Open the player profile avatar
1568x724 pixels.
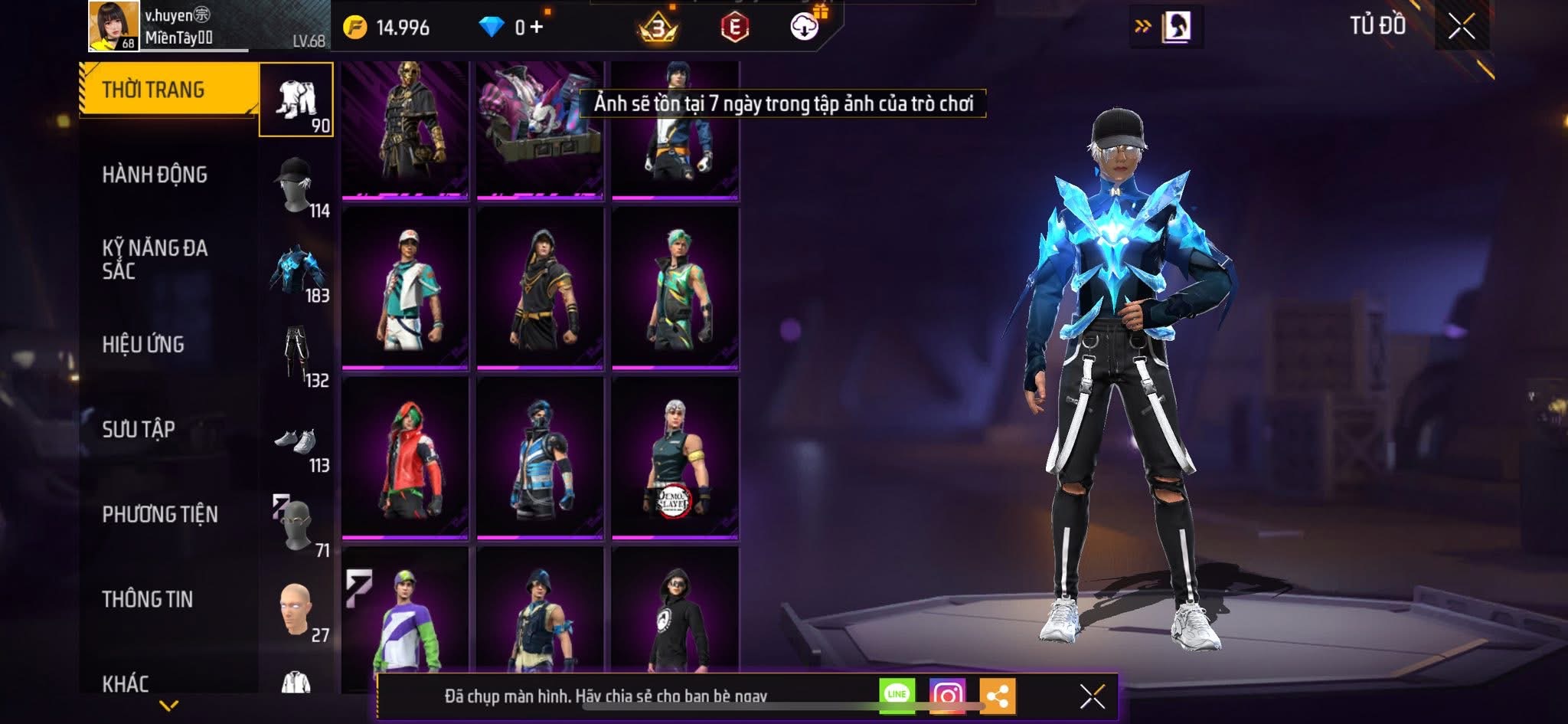click(x=114, y=25)
